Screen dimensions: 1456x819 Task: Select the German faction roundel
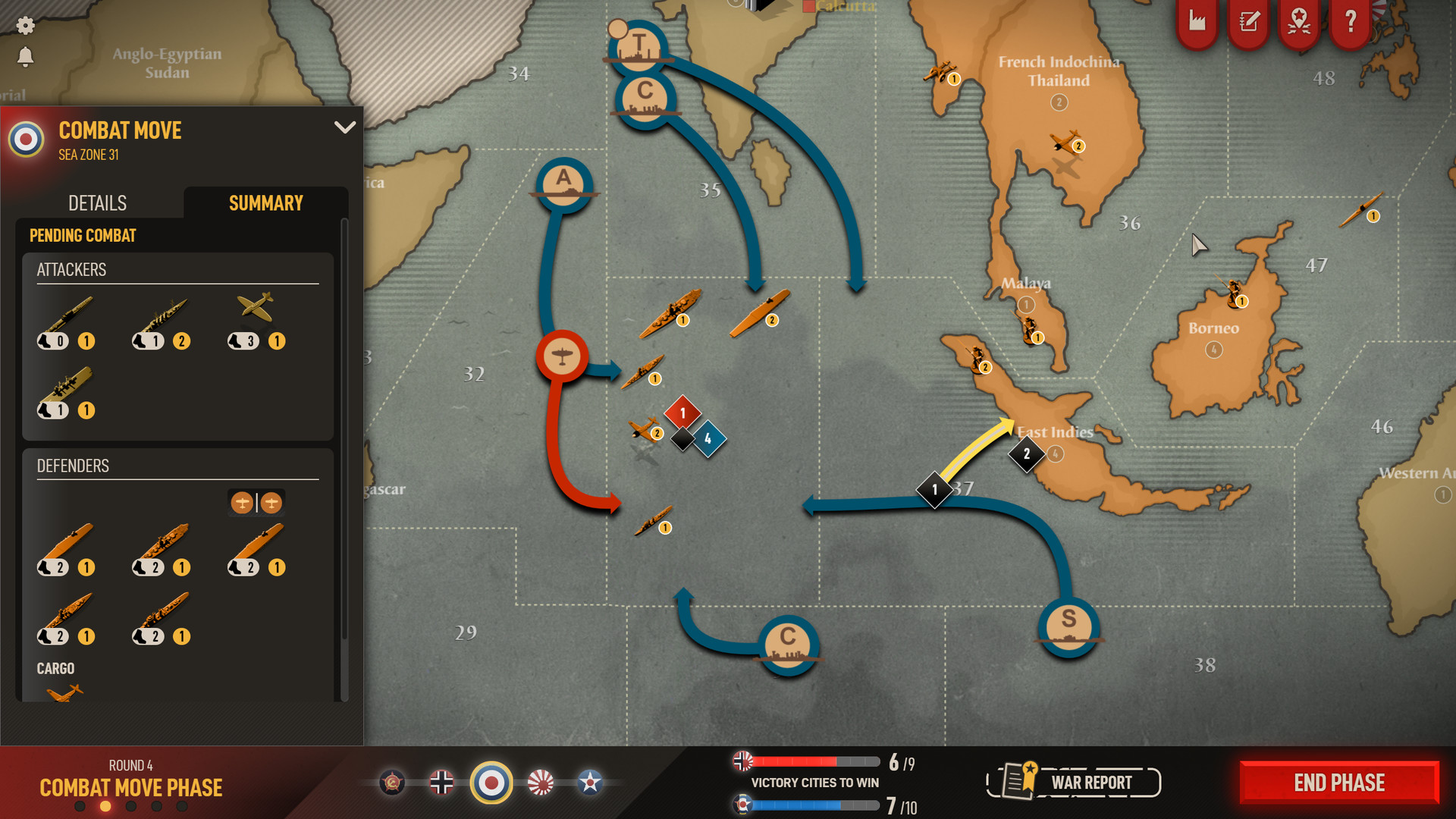point(442,782)
